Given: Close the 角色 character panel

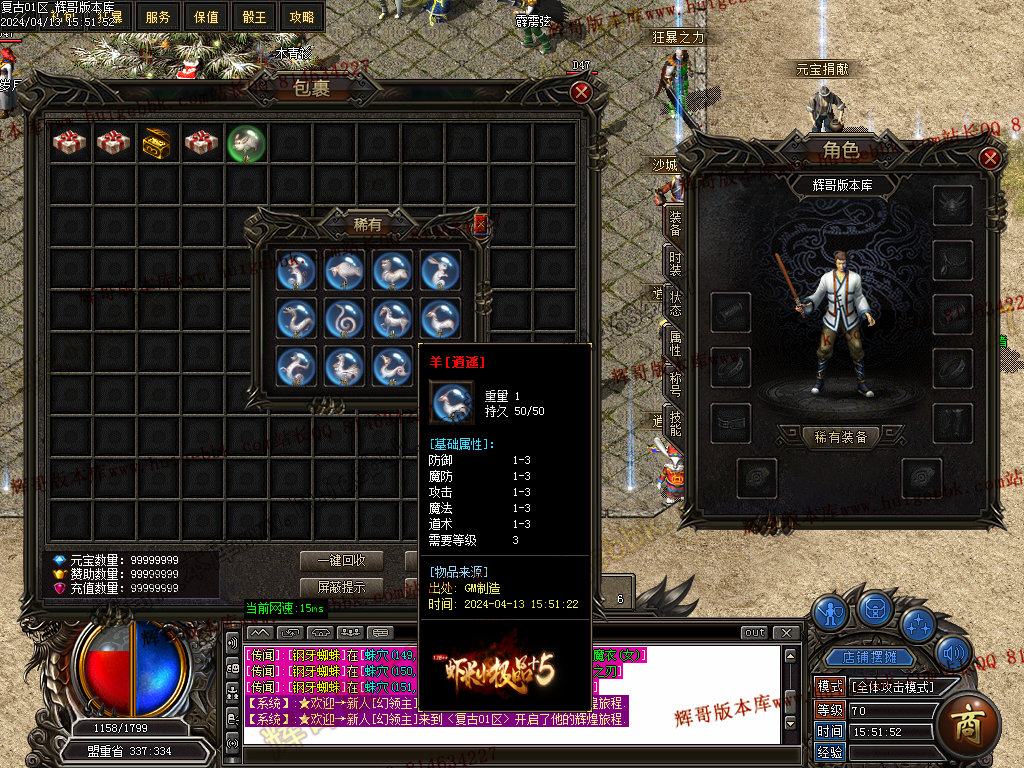Looking at the screenshot, I should (x=989, y=158).
